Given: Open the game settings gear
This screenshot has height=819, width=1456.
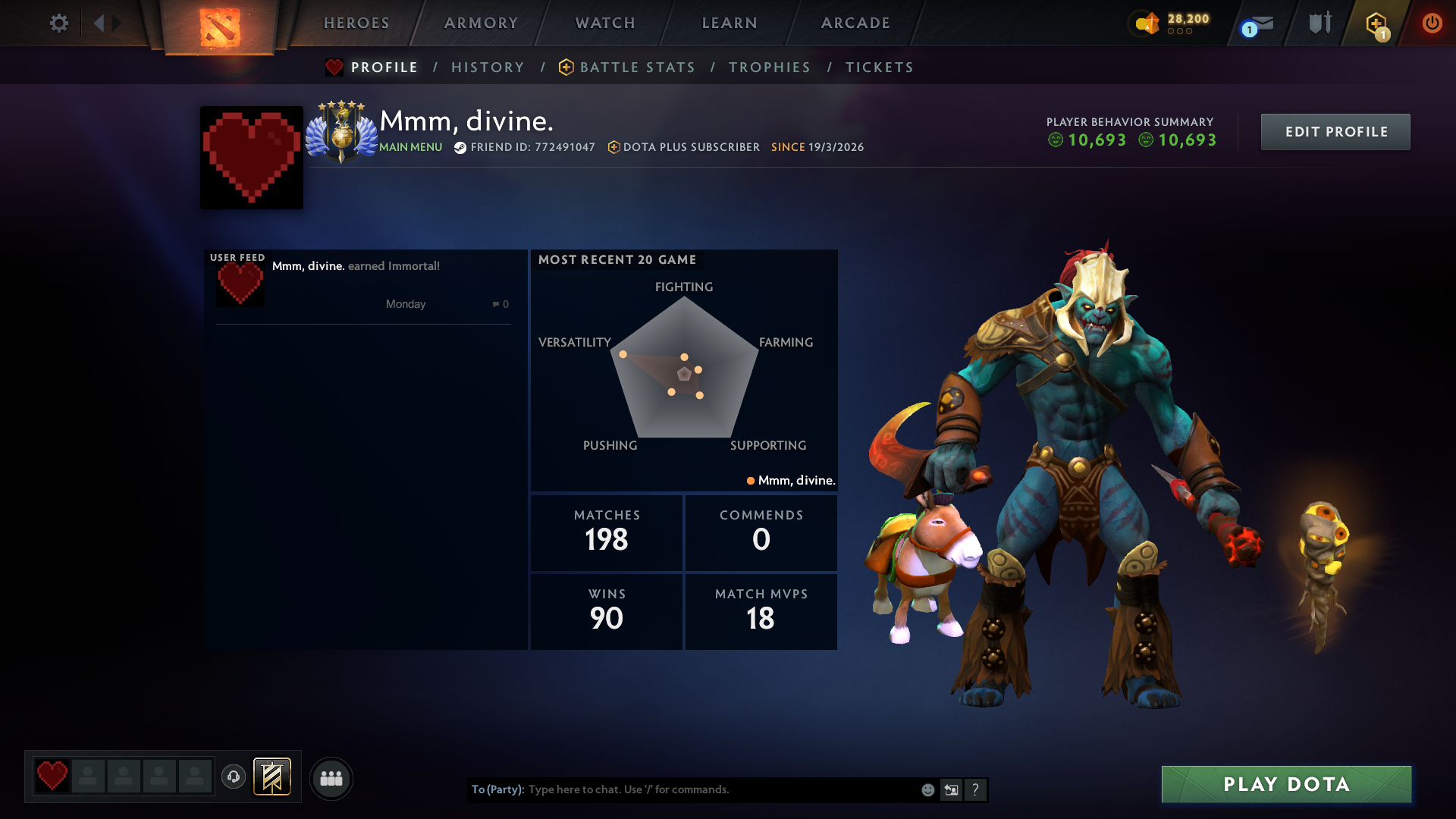Looking at the screenshot, I should click(58, 23).
